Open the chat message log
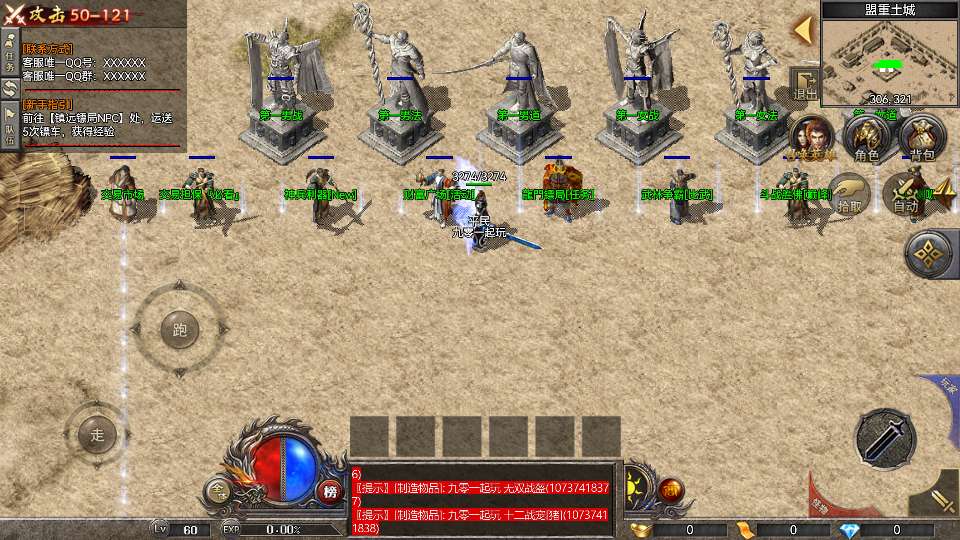The height and width of the screenshot is (540, 960). [483, 499]
